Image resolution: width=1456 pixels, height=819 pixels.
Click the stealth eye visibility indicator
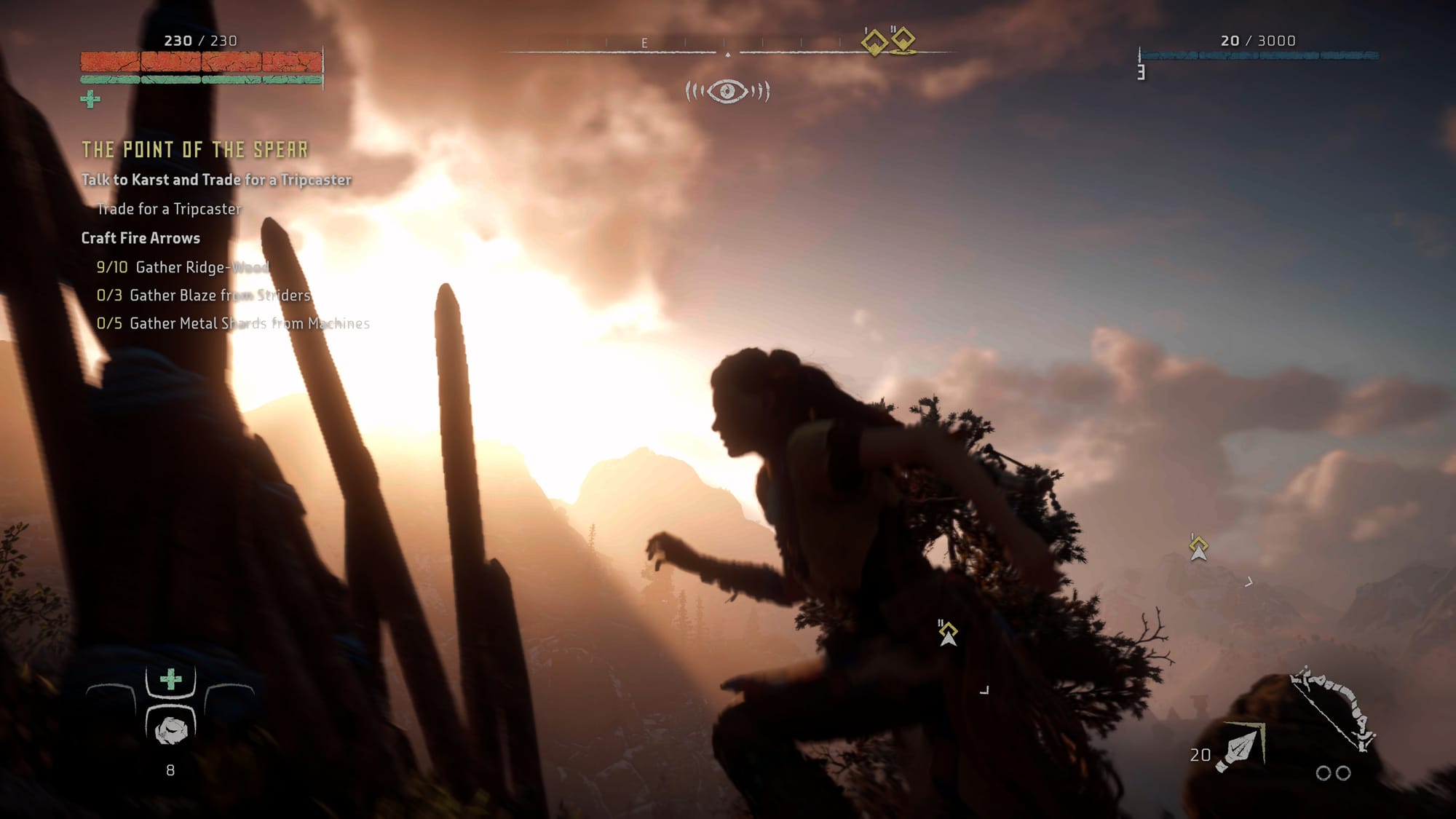coord(727,92)
